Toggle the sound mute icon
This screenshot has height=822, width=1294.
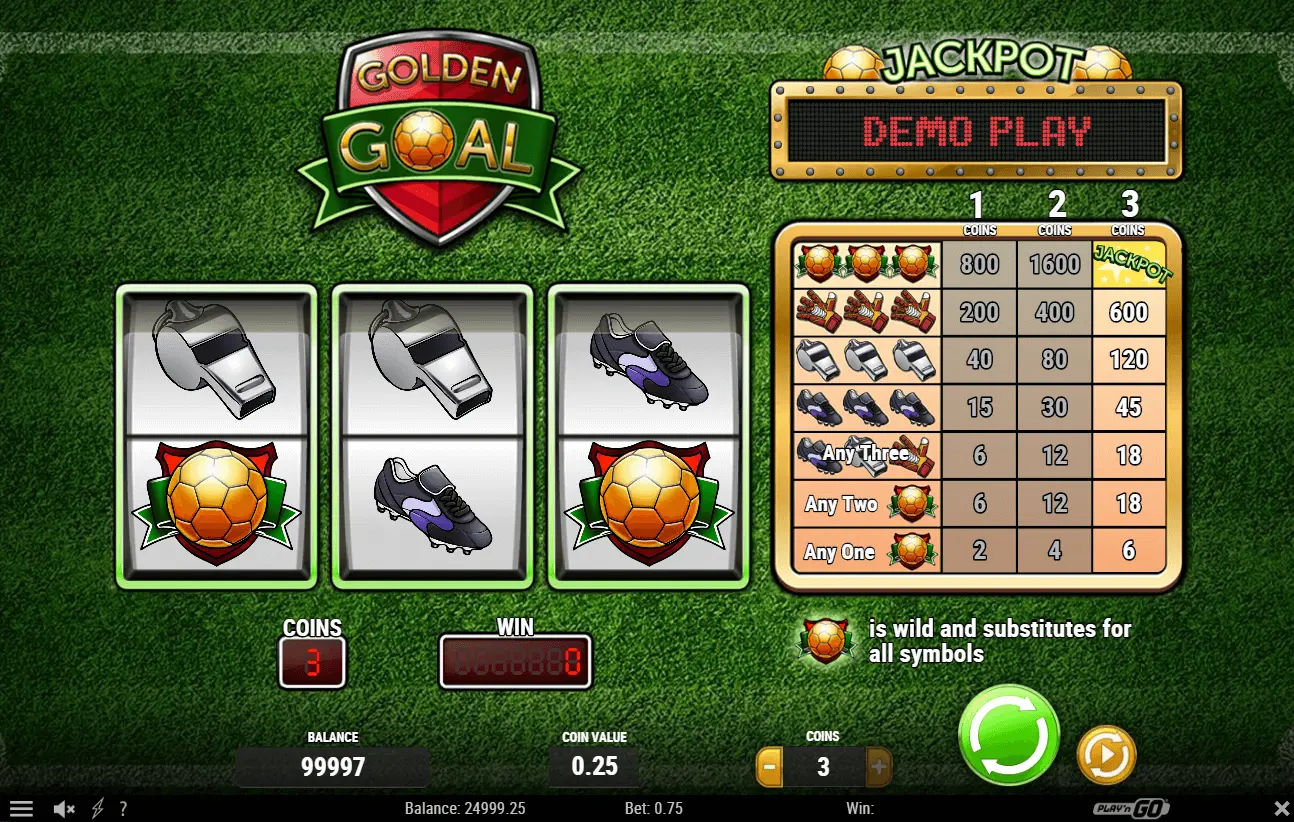click(64, 808)
